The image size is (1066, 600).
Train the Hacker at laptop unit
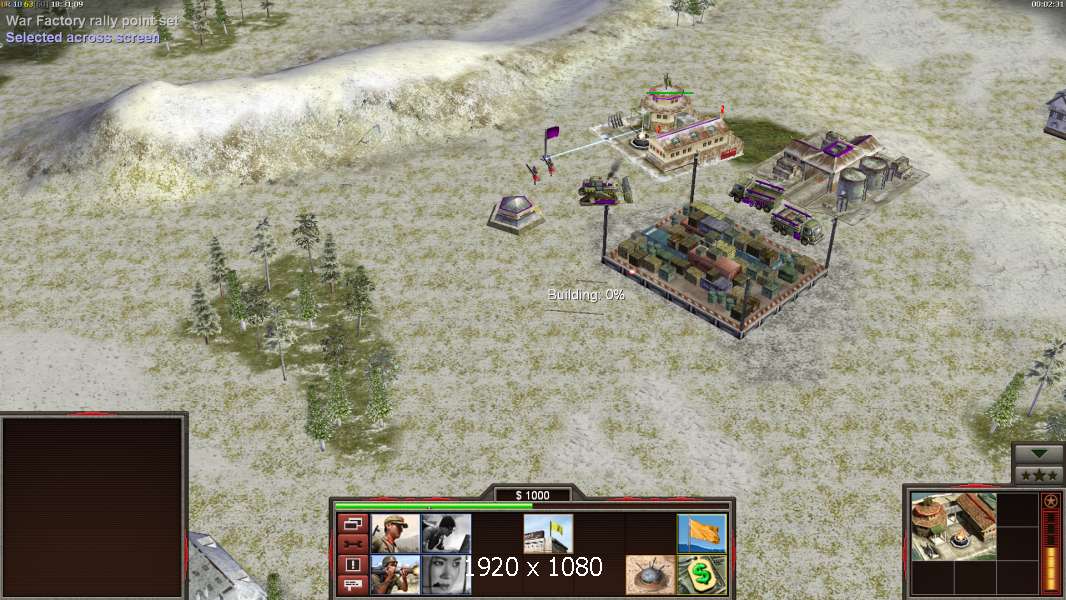point(446,533)
